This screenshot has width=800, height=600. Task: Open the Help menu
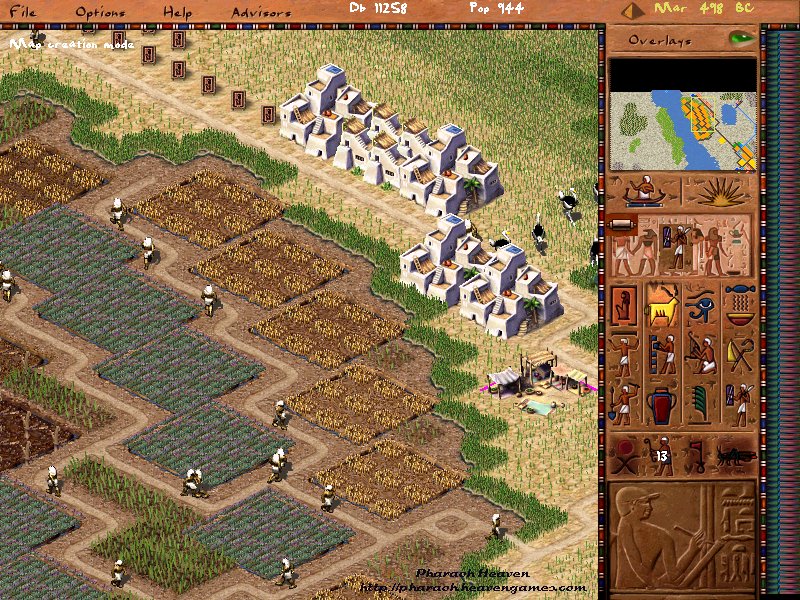(x=178, y=13)
